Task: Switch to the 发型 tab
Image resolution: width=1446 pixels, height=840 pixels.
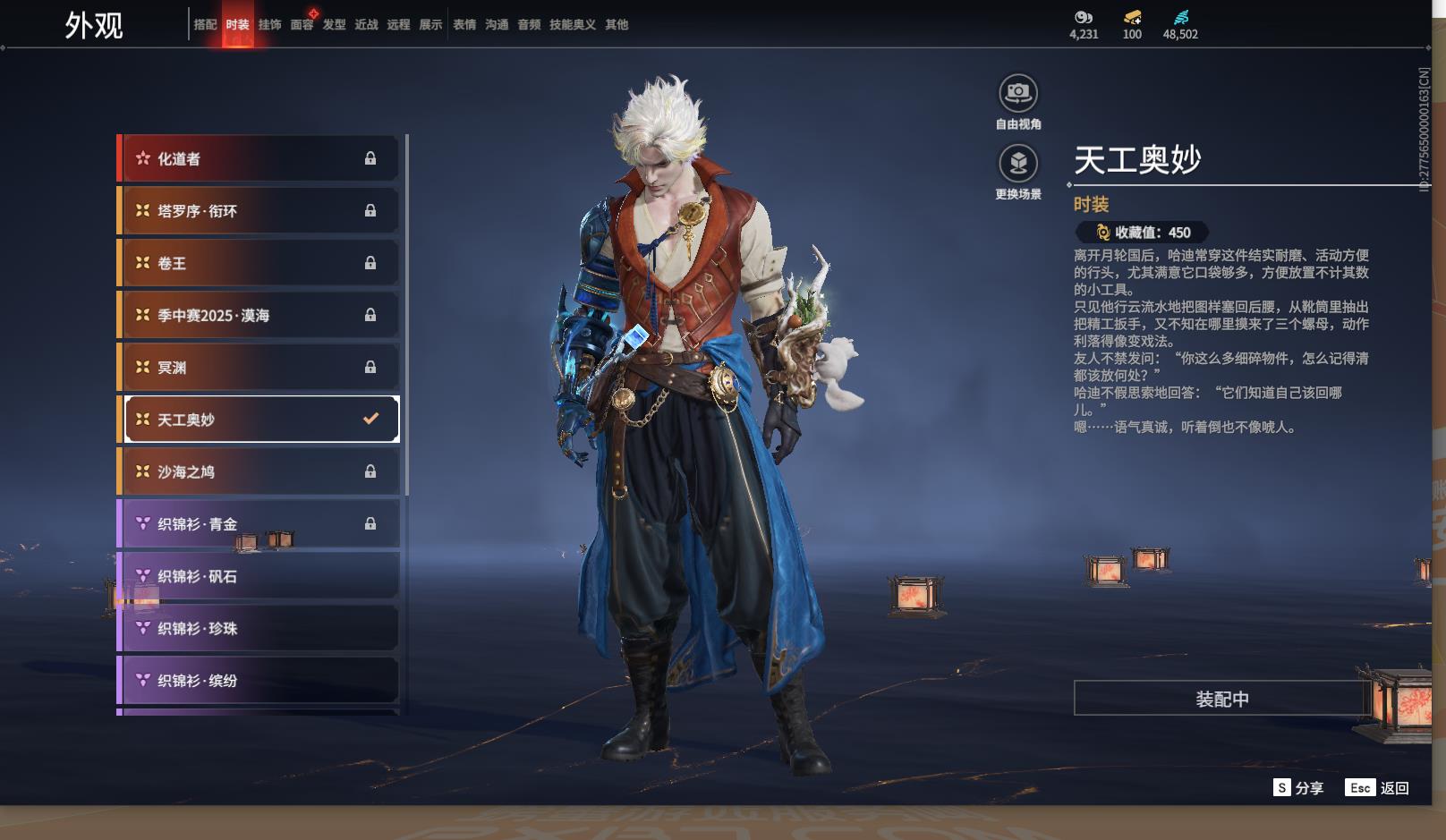Action: click(334, 25)
